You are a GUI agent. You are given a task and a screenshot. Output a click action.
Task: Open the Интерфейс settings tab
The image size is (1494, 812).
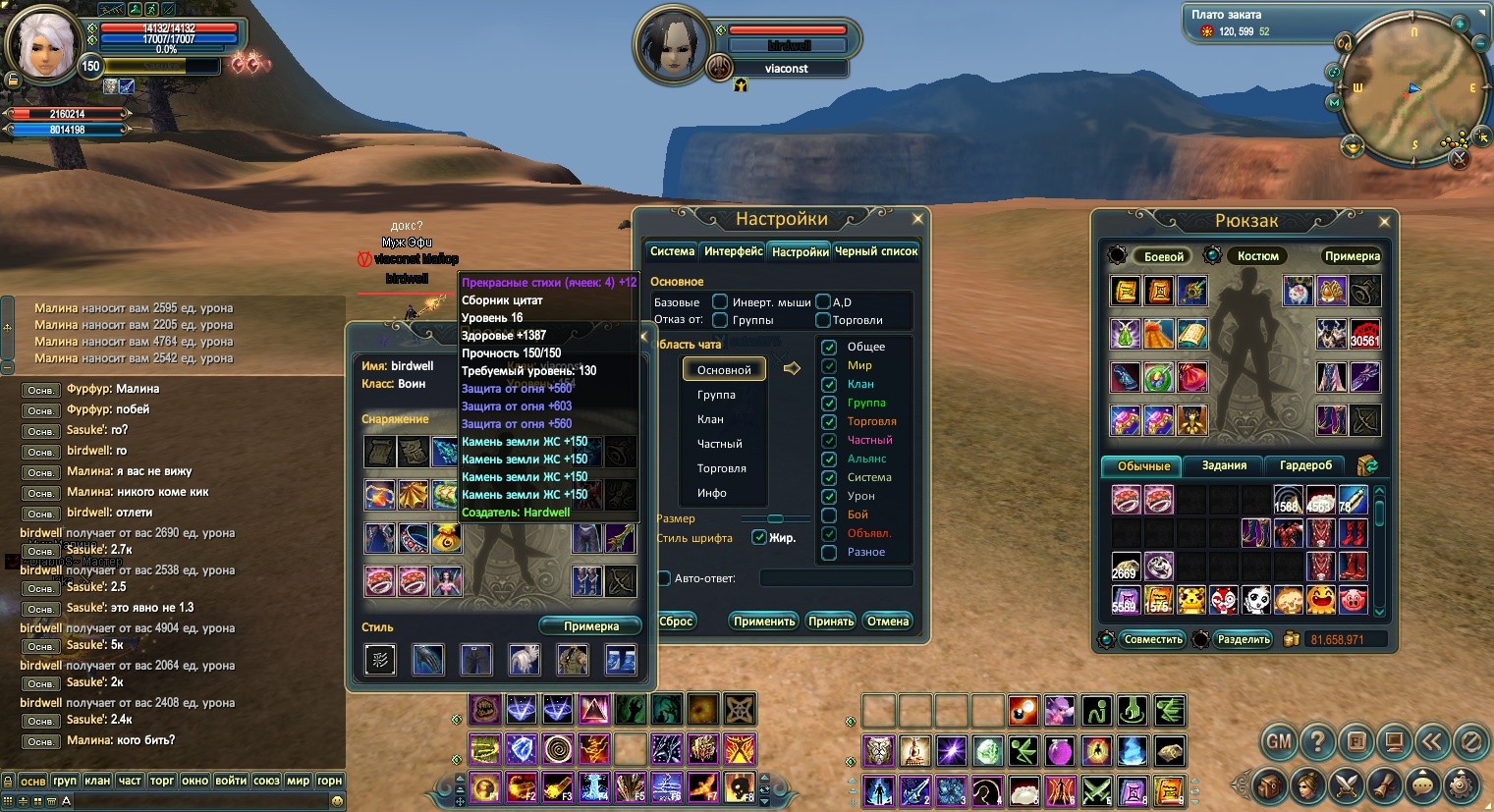733,251
